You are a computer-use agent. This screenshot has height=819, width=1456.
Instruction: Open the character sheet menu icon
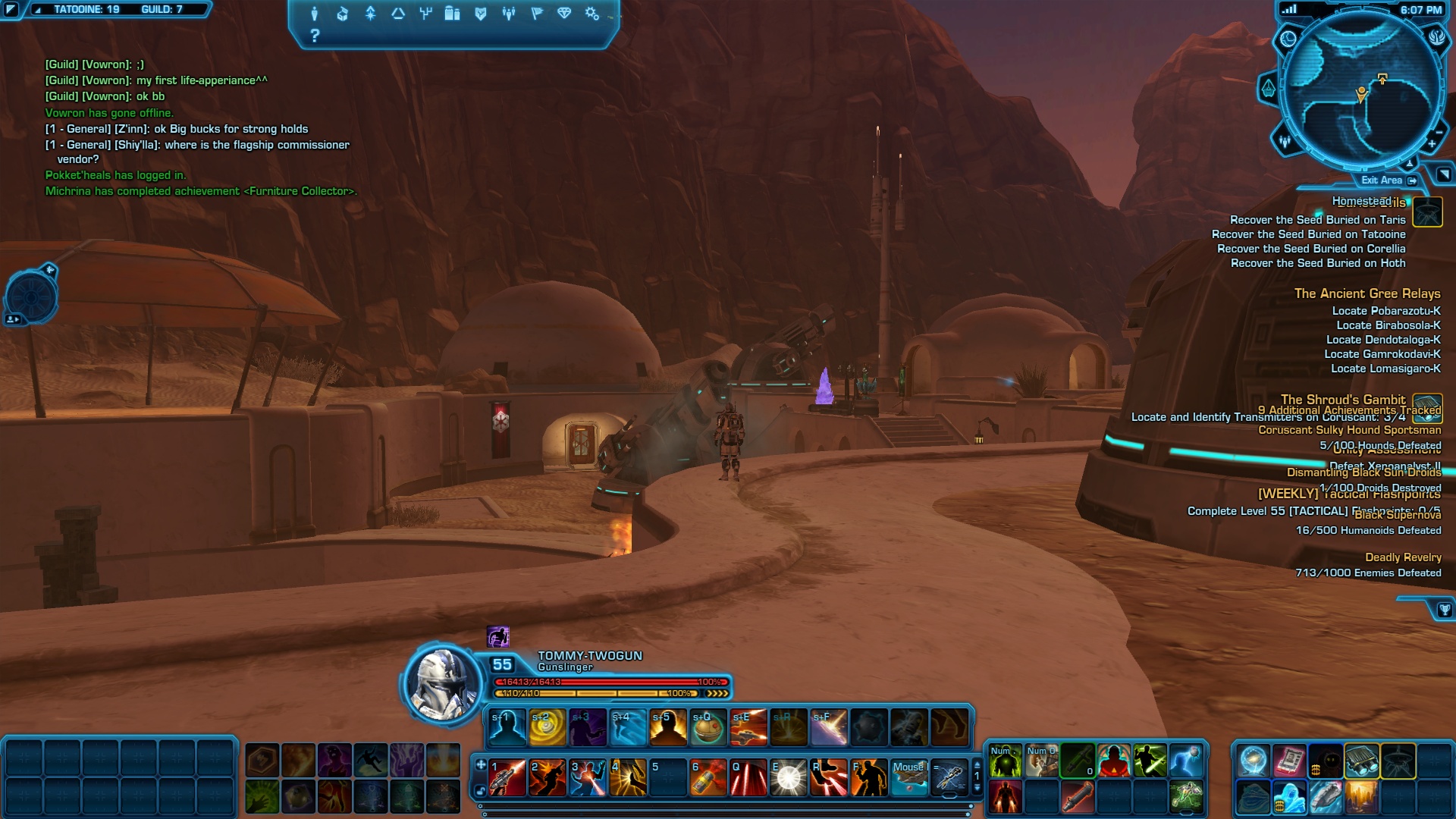pyautogui.click(x=315, y=14)
